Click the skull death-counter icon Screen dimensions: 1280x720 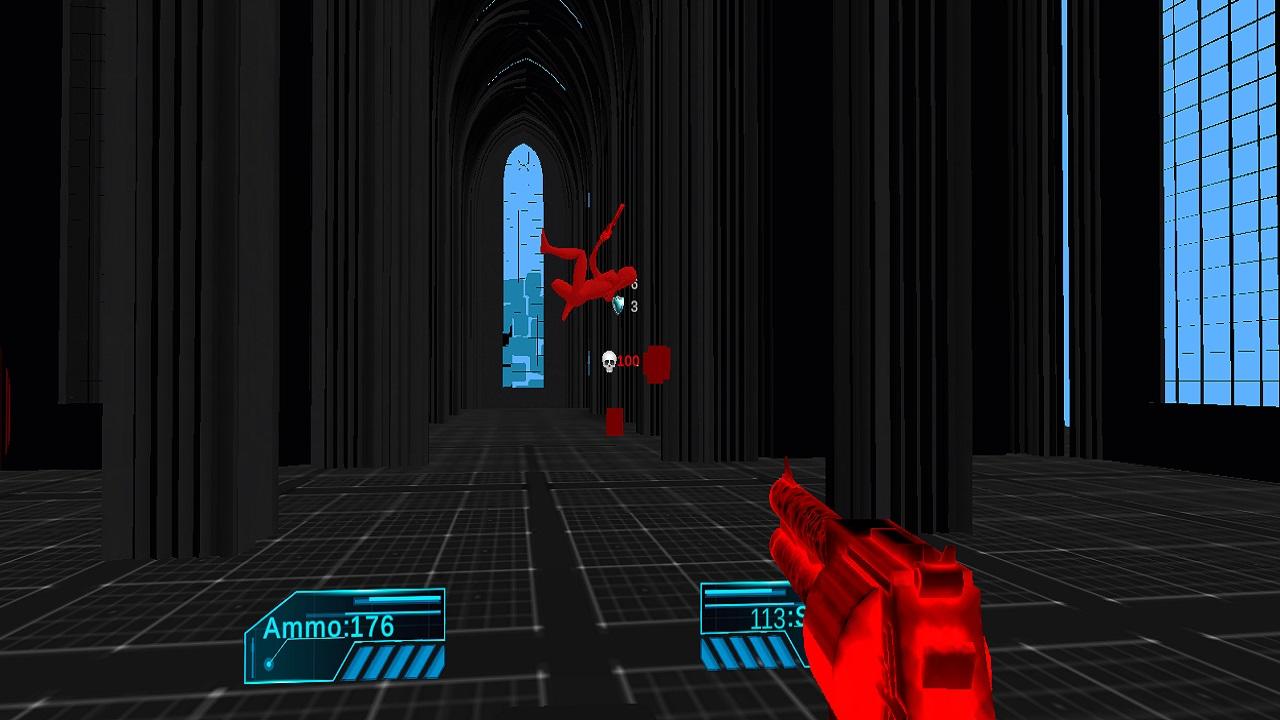[609, 361]
